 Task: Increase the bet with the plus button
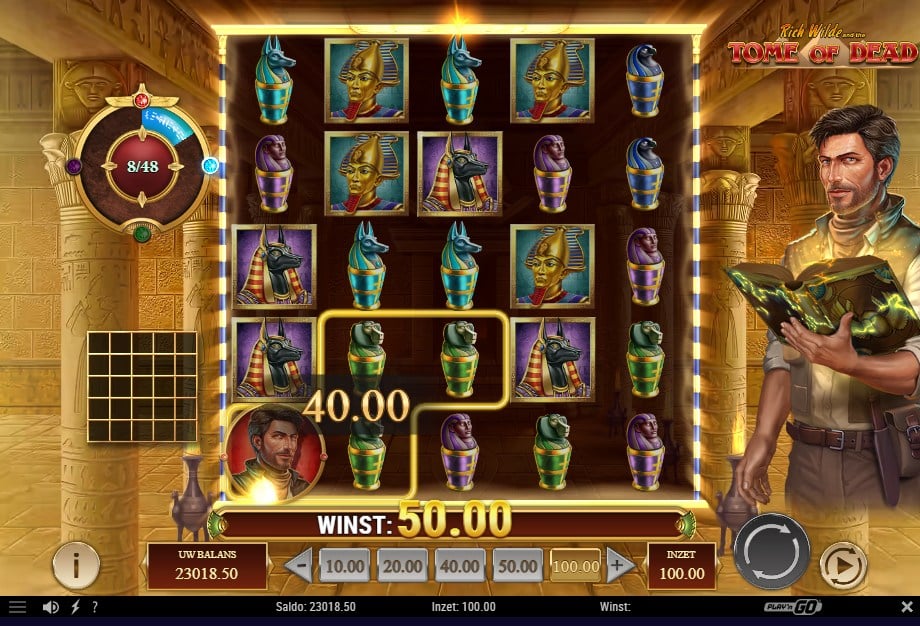(x=617, y=565)
